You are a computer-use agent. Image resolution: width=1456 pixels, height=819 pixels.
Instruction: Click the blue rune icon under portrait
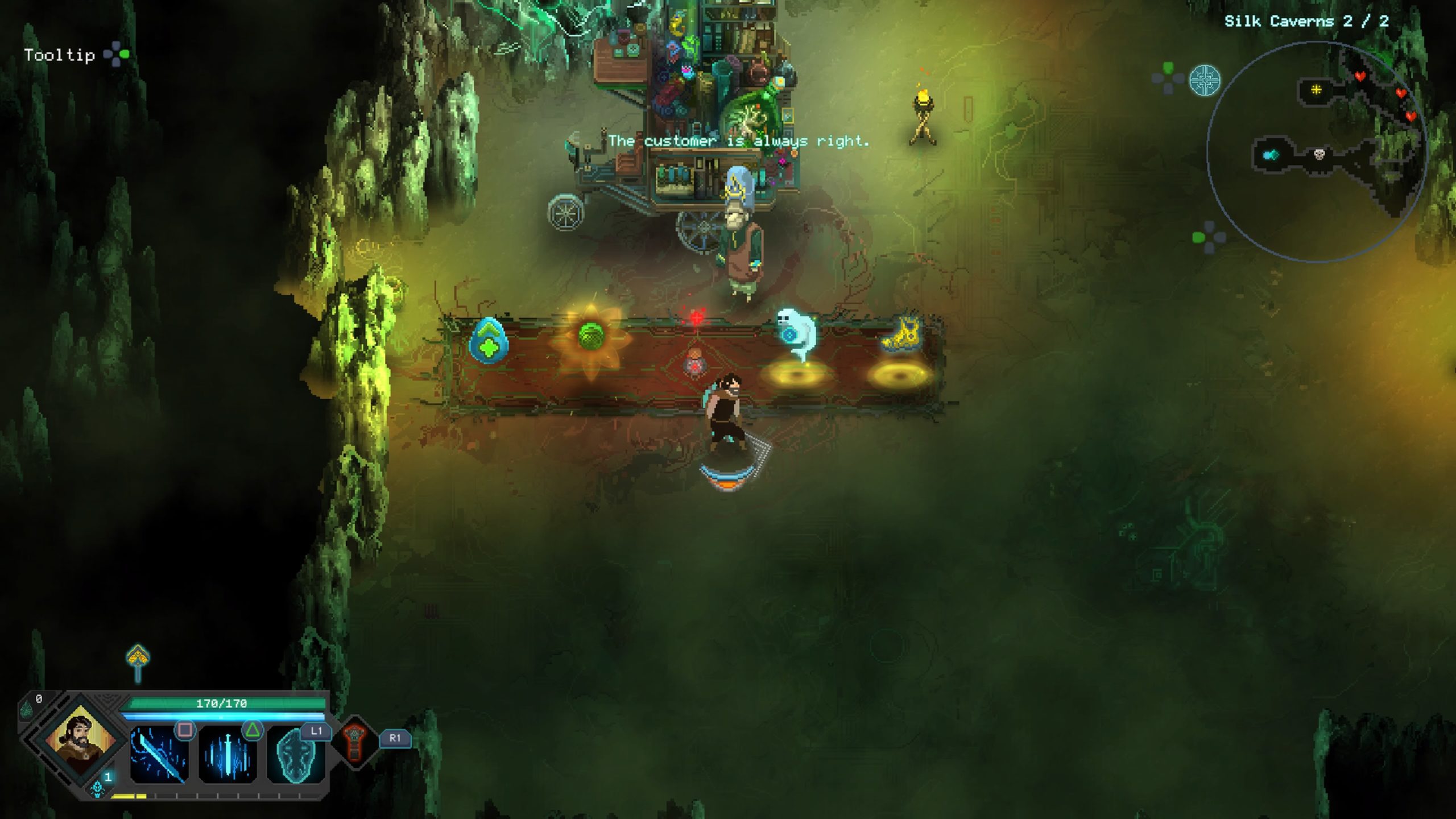(98, 787)
